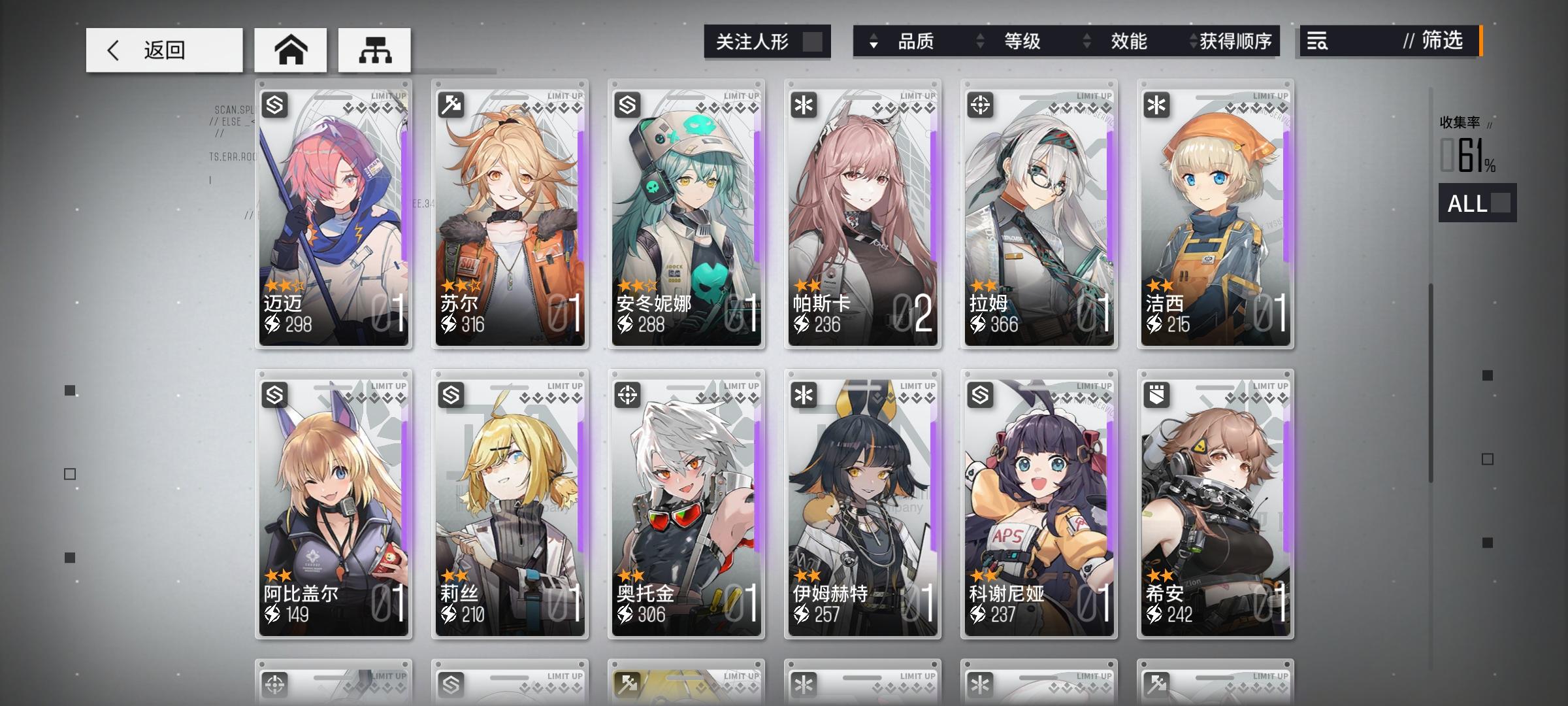
Task: Click the shield class icon on 希安's card
Action: (1156, 393)
